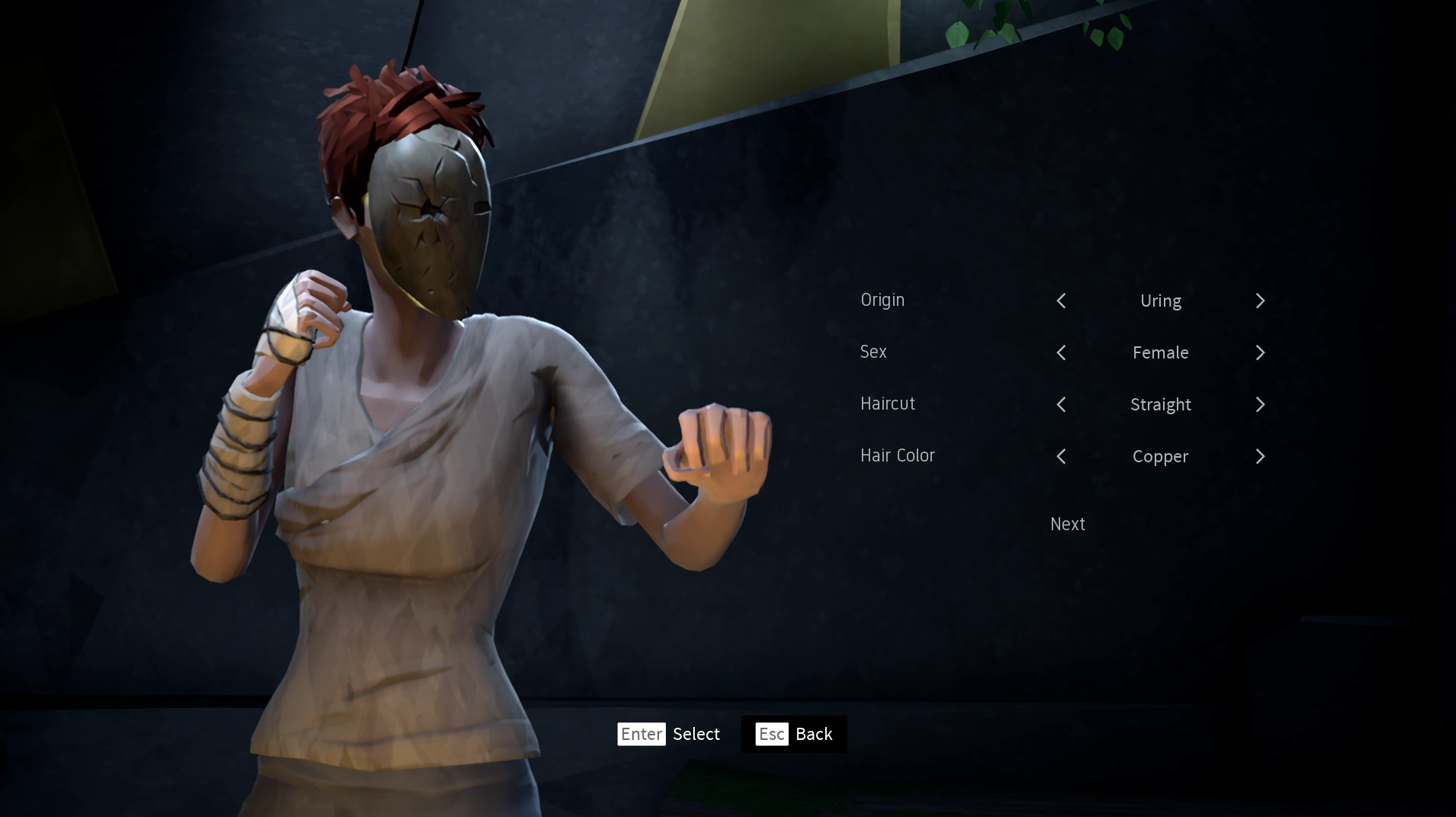Viewport: 1456px width, 817px height.
Task: Proceed by clicking Next
Action: click(1066, 524)
